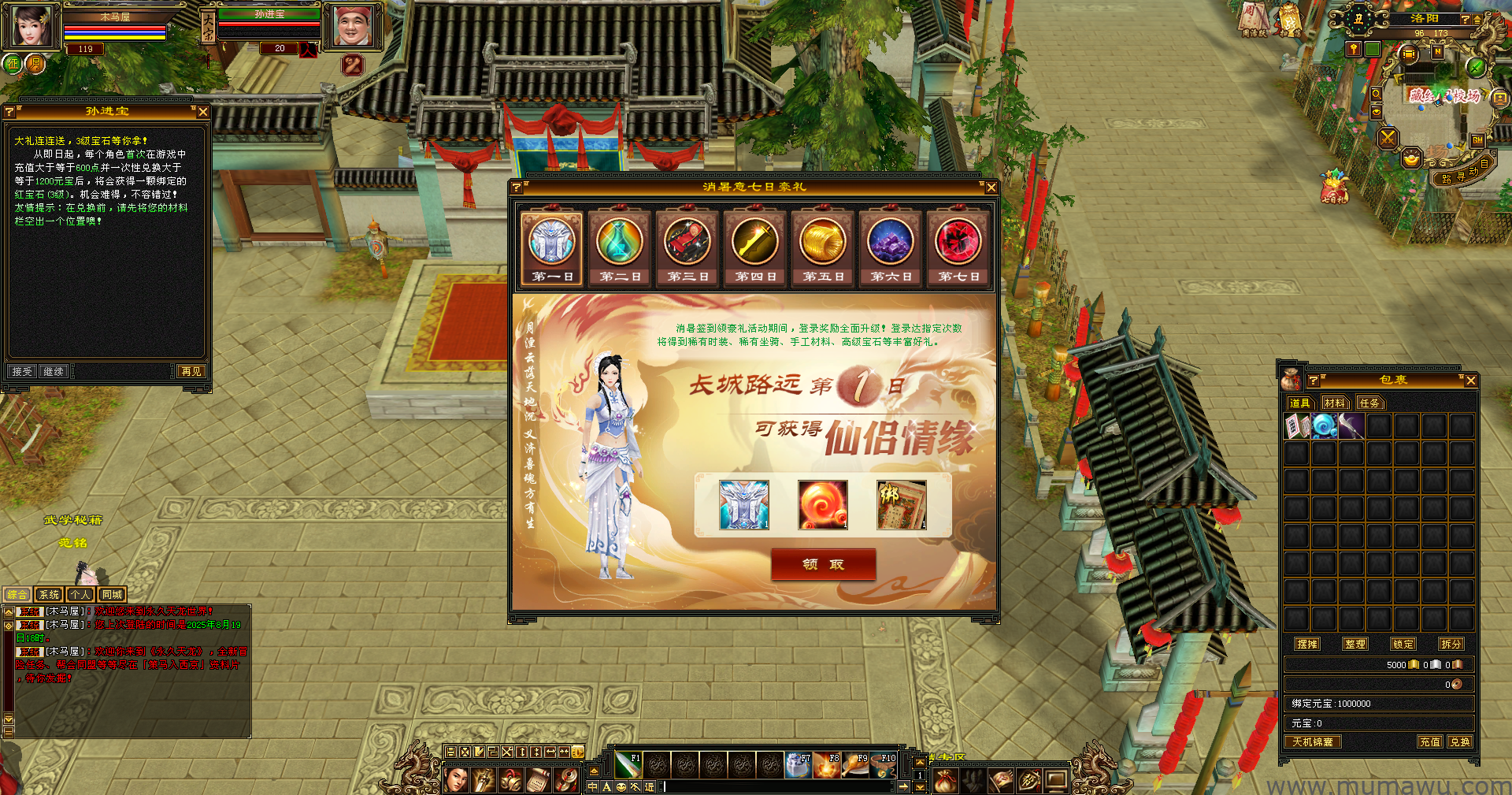Image resolution: width=1512 pixels, height=795 pixels.
Task: Select the 第四日 reward tab
Action: (x=755, y=250)
